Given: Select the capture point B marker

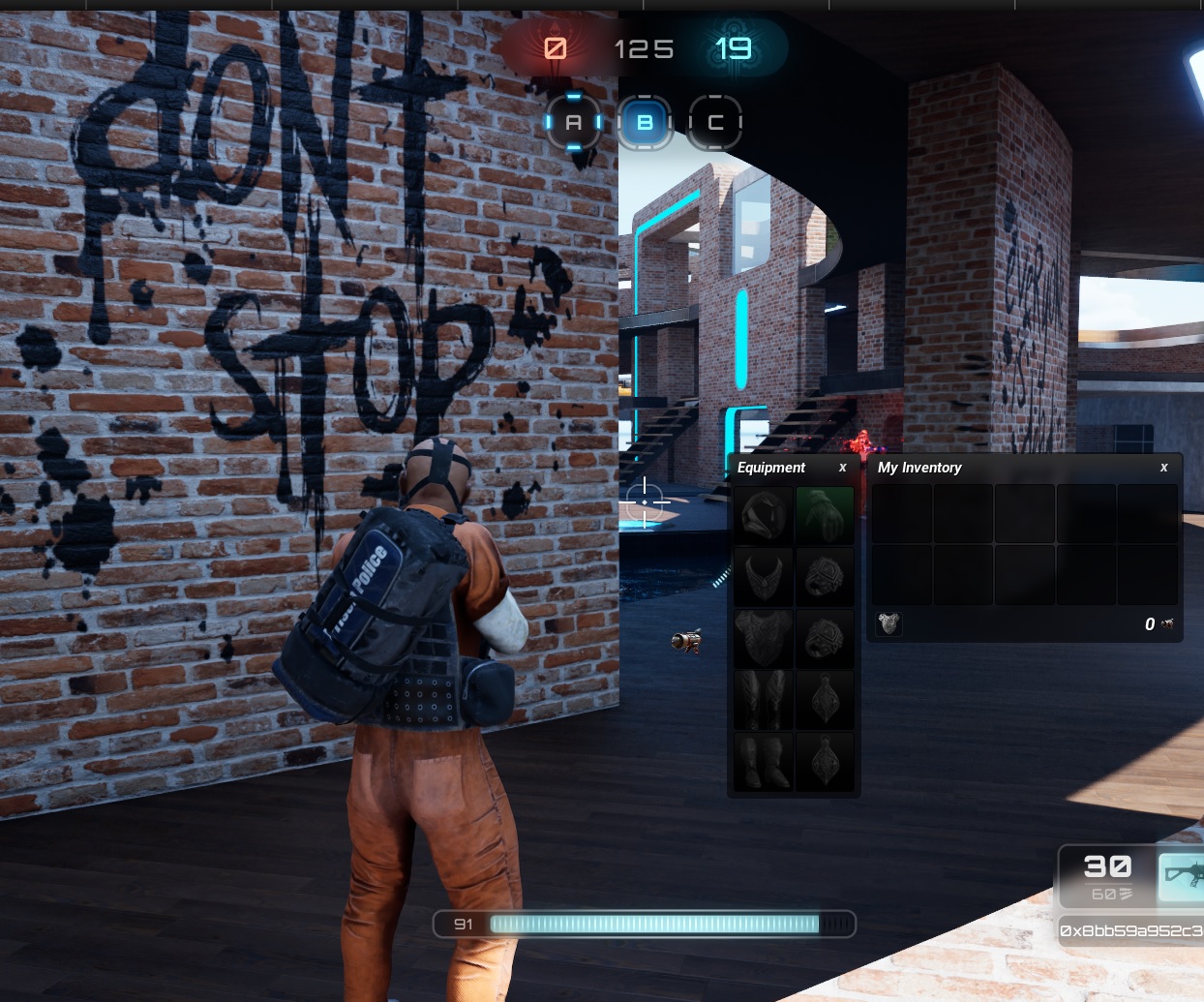Looking at the screenshot, I should tap(645, 123).
